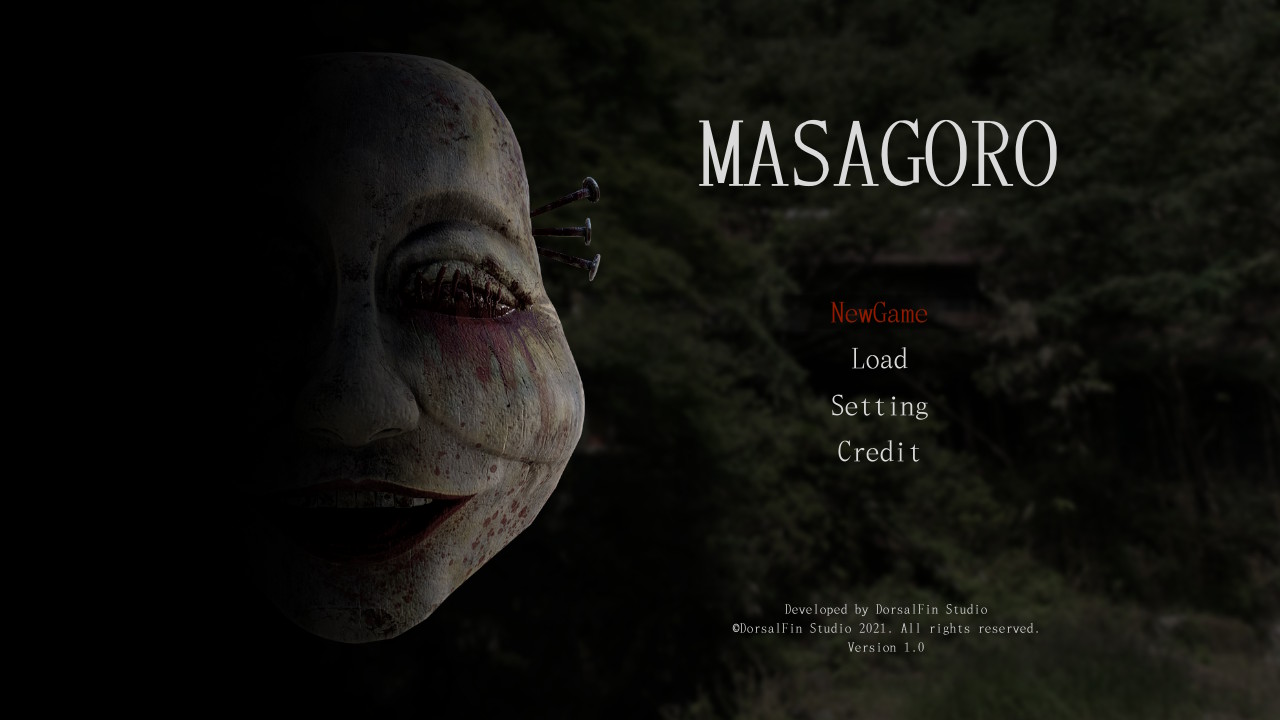Click the Version 1.0 label

point(886,647)
